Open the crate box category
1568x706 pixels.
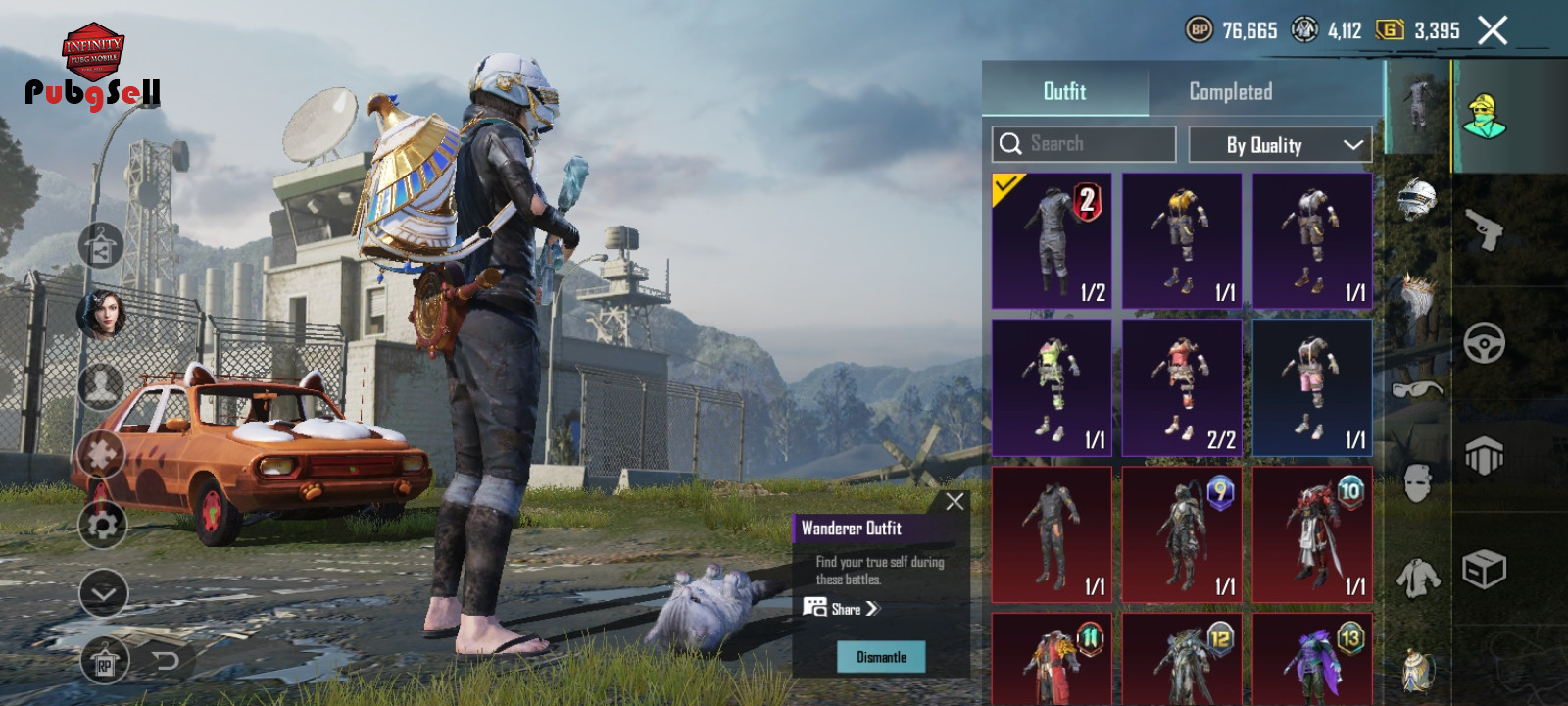click(1485, 569)
